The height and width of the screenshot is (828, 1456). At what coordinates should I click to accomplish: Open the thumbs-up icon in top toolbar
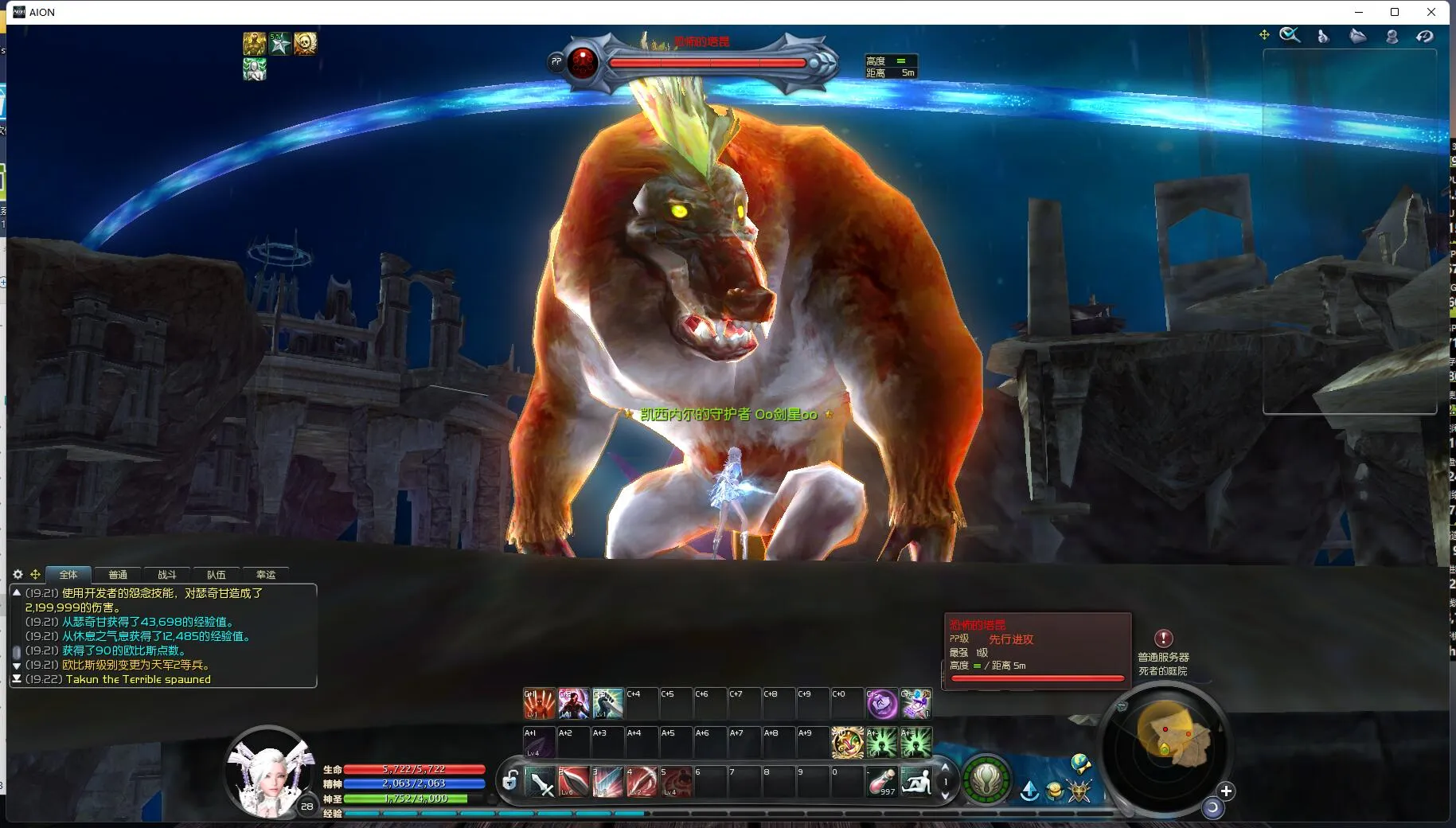click(1323, 36)
